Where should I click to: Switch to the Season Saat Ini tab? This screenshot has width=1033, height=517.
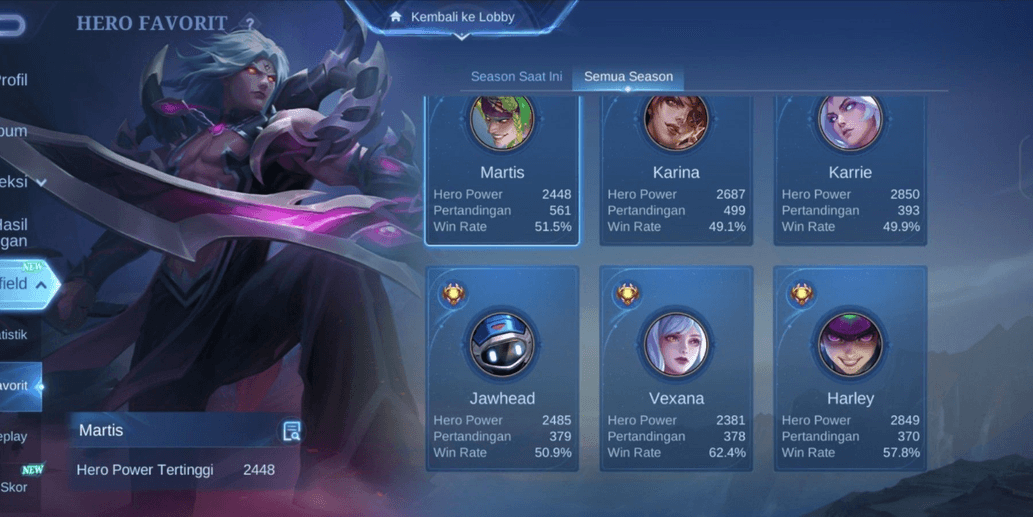click(x=516, y=77)
